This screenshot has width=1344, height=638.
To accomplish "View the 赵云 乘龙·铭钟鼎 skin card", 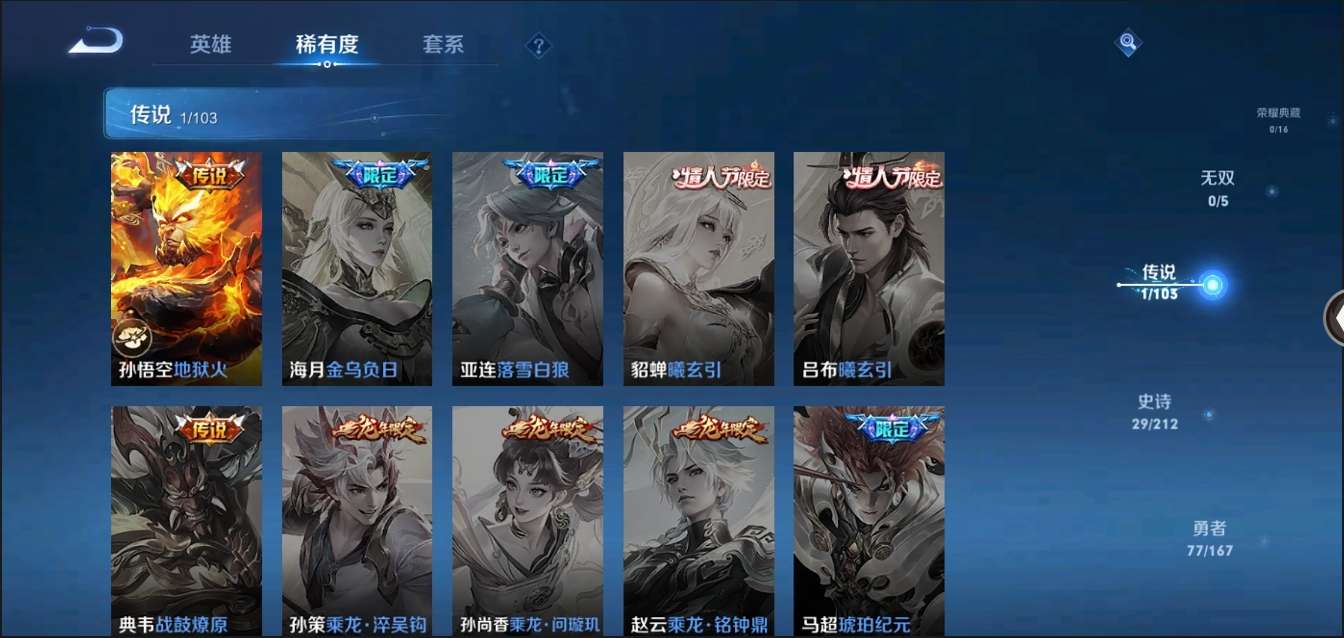I will (698, 520).
